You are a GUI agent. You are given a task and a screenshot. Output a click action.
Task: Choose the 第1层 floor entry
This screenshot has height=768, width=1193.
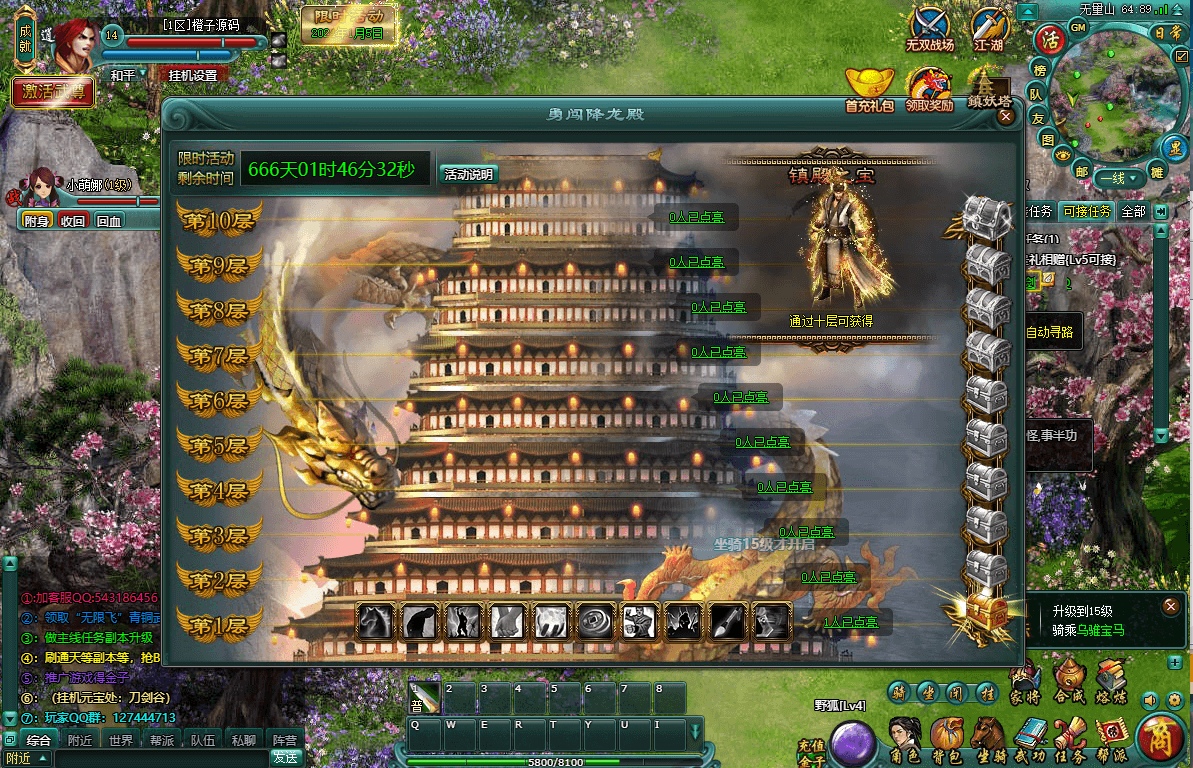219,626
